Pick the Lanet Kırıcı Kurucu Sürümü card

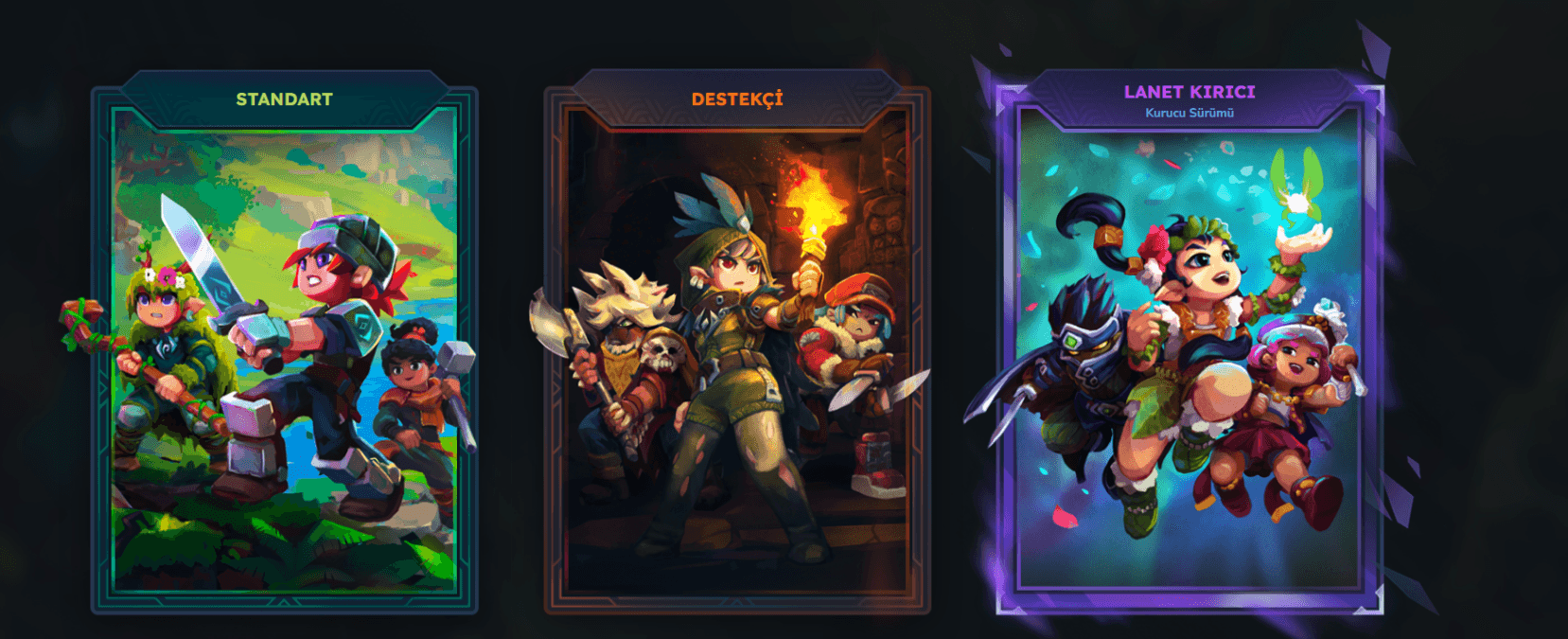(1189, 350)
